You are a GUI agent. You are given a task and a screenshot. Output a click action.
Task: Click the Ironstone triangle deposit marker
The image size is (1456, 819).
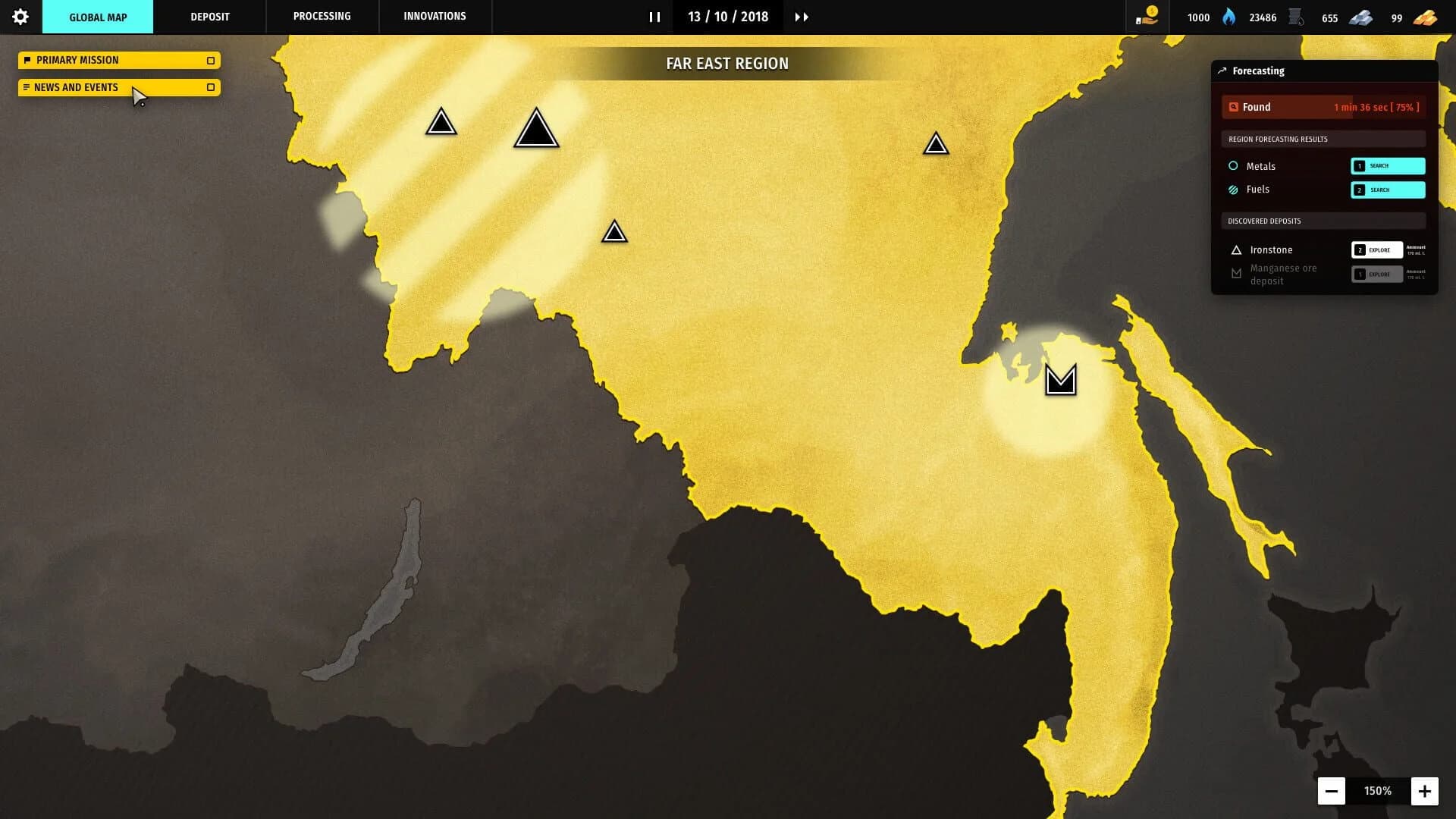[x=1236, y=249]
